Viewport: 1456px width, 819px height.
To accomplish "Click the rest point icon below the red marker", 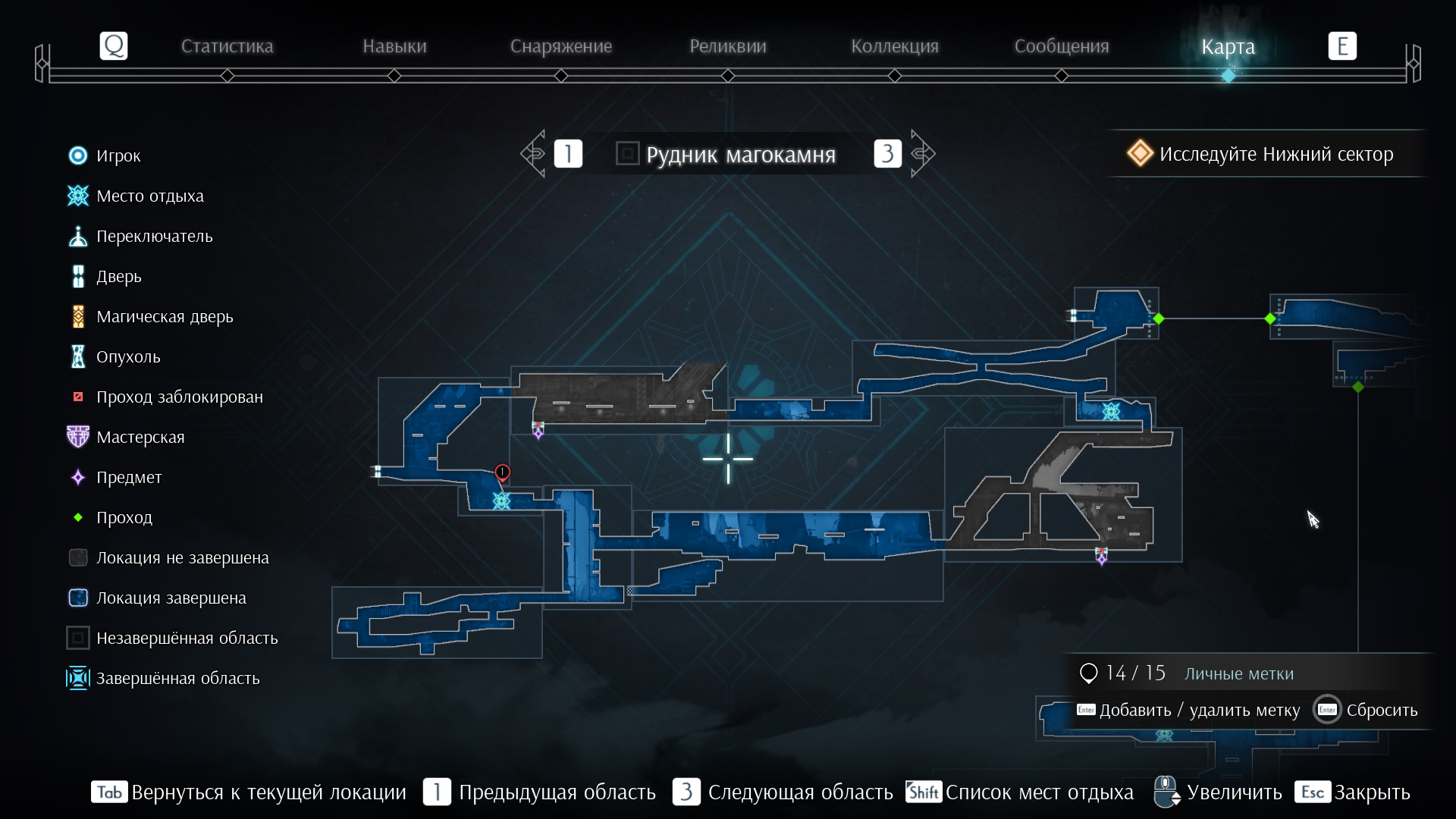I will coord(501,501).
